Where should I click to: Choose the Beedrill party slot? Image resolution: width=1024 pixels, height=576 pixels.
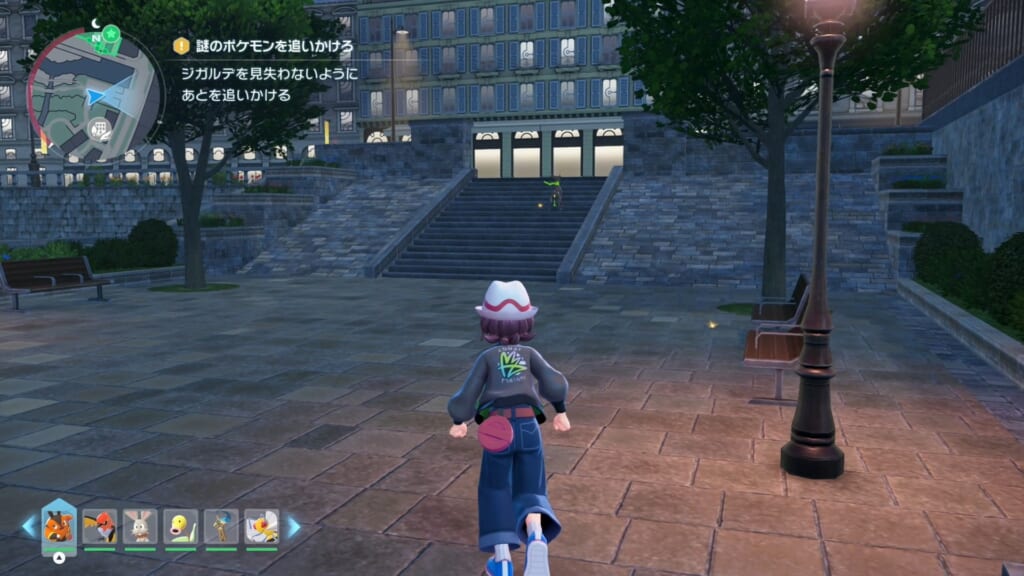tap(261, 526)
